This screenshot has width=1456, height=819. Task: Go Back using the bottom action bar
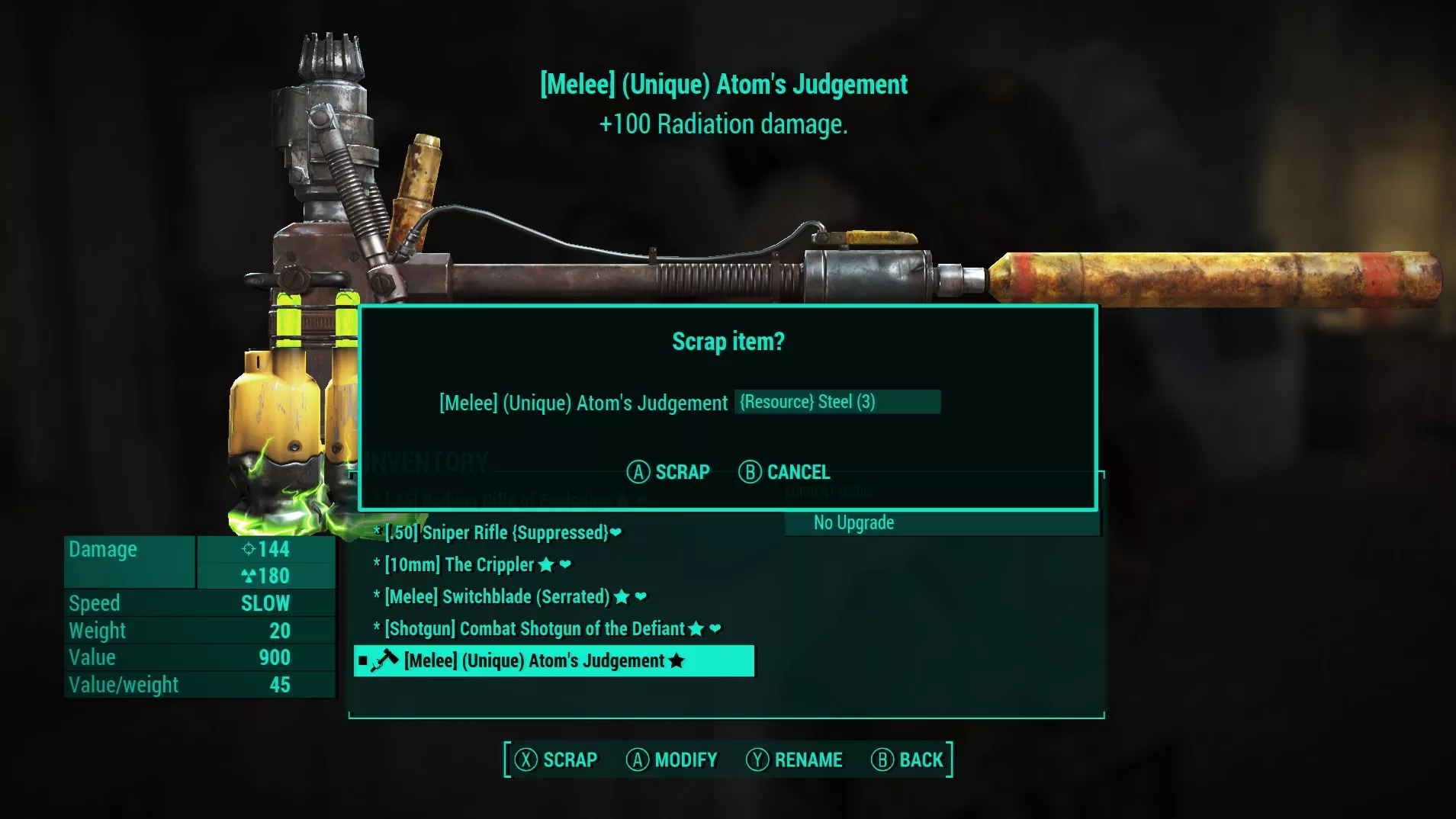coord(908,760)
